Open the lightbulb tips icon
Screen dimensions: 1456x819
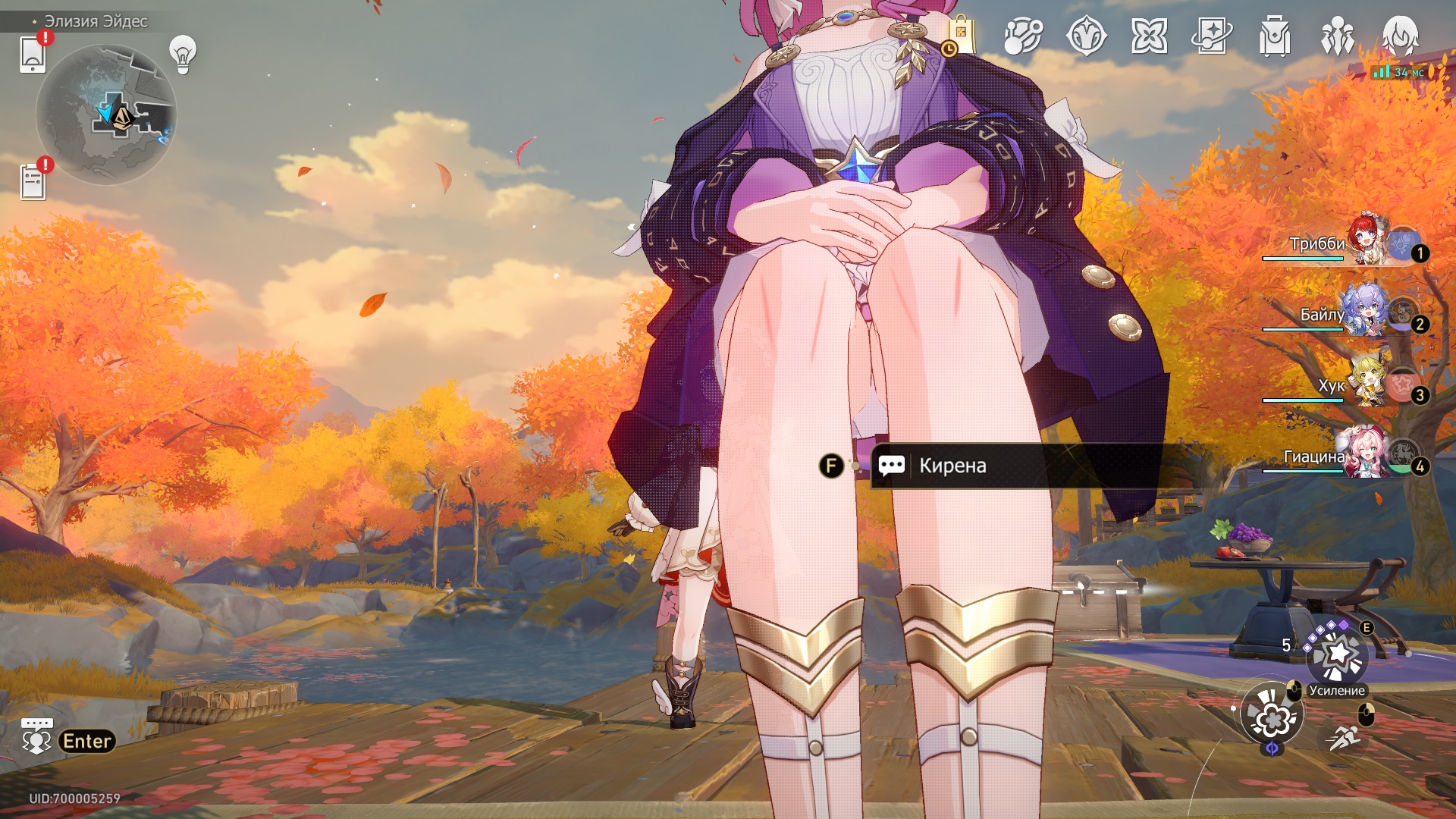pyautogui.click(x=183, y=54)
